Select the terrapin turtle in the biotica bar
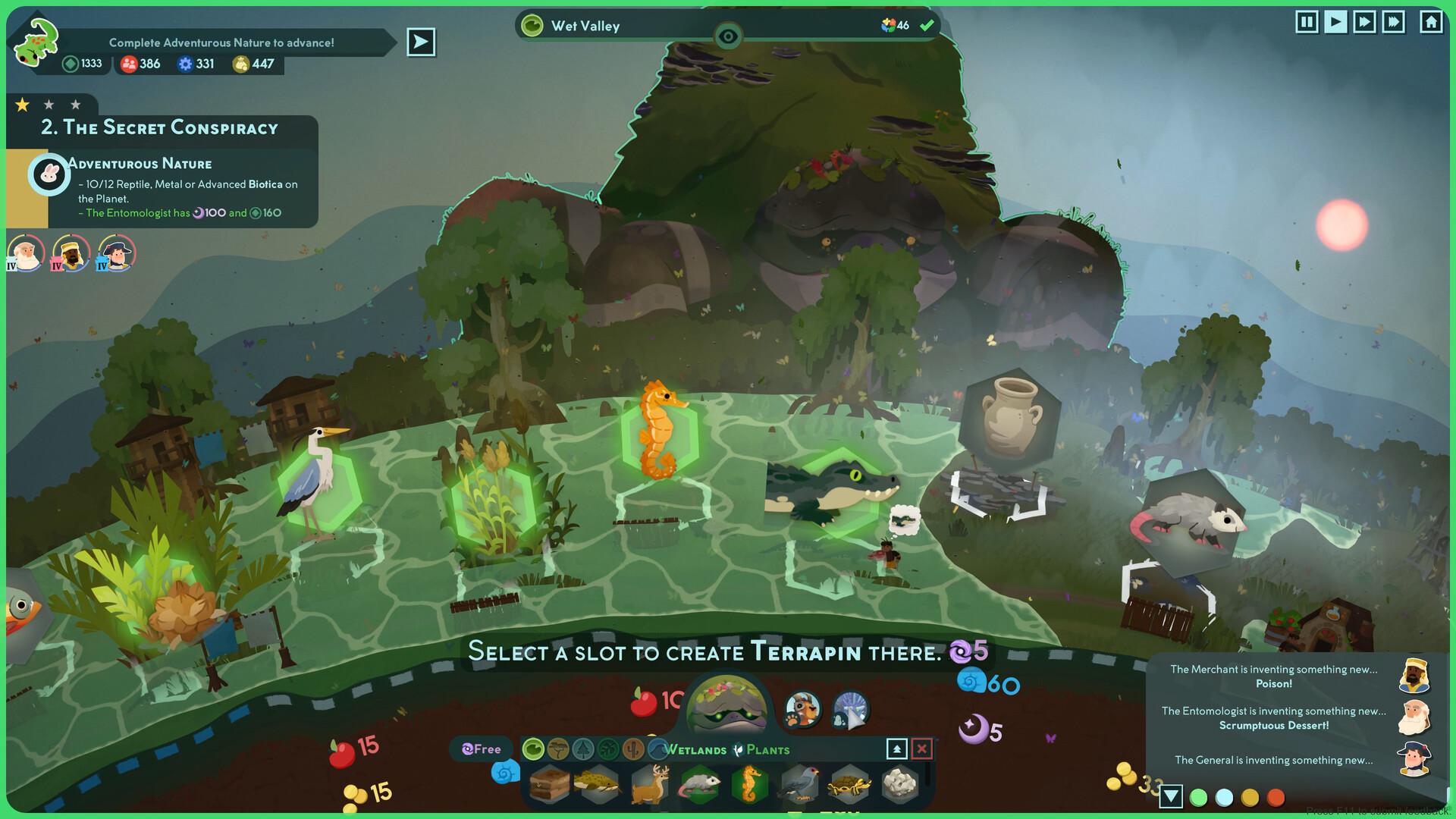The height and width of the screenshot is (819, 1456). point(849,786)
